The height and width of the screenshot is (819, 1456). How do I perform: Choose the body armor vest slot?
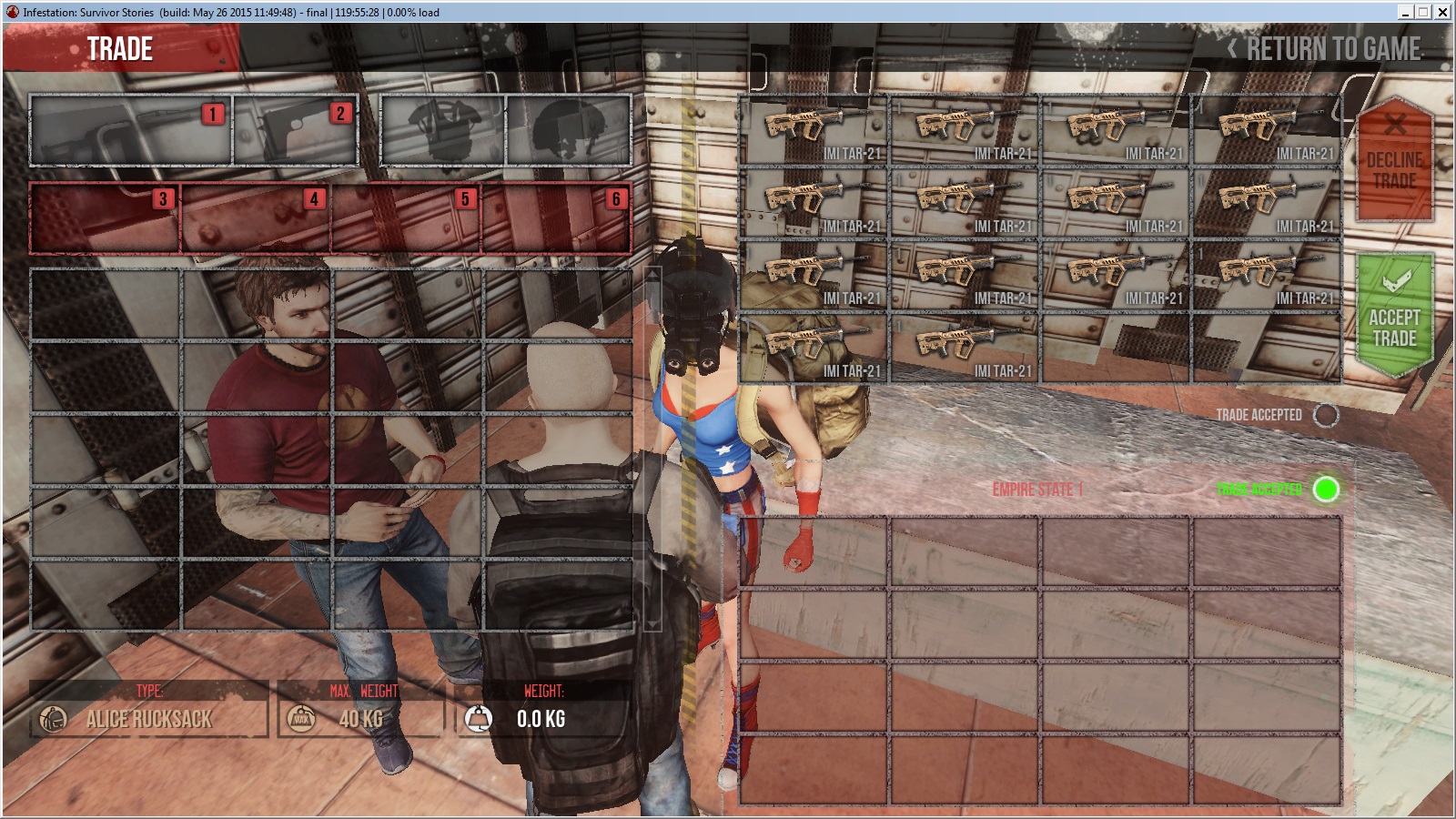443,130
